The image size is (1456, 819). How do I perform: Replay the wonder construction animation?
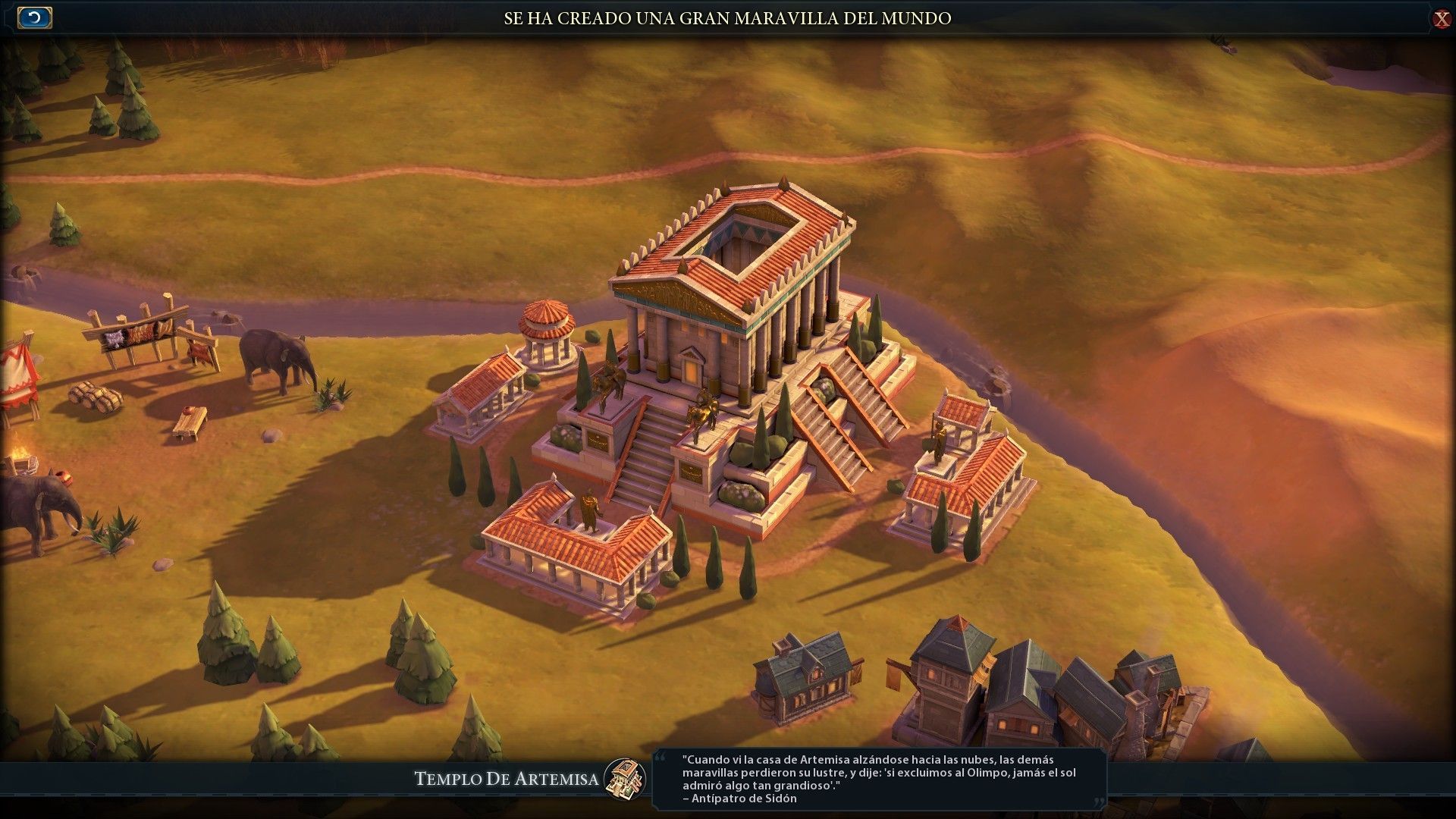coord(34,17)
